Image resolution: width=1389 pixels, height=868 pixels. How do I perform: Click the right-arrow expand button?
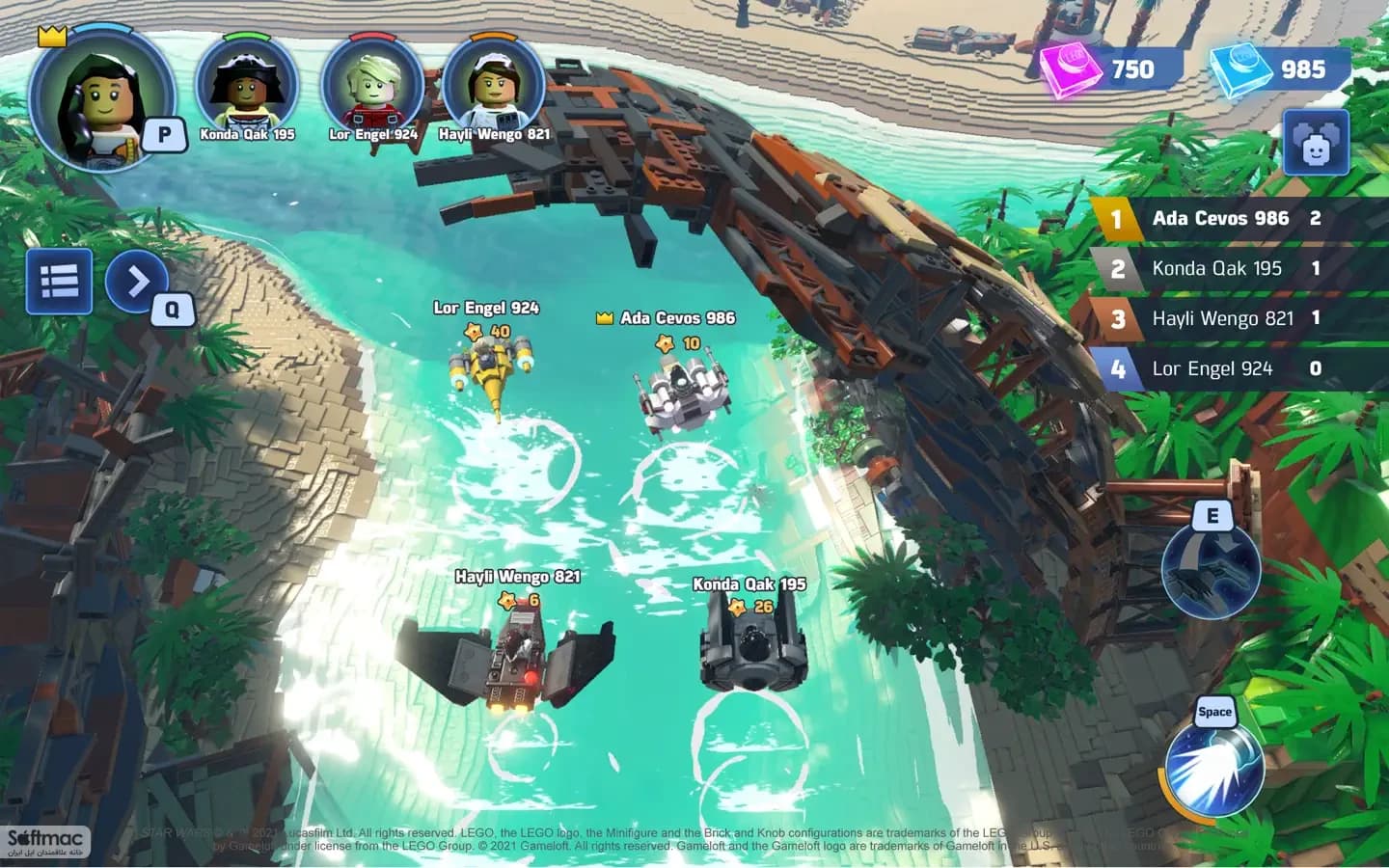[x=138, y=282]
